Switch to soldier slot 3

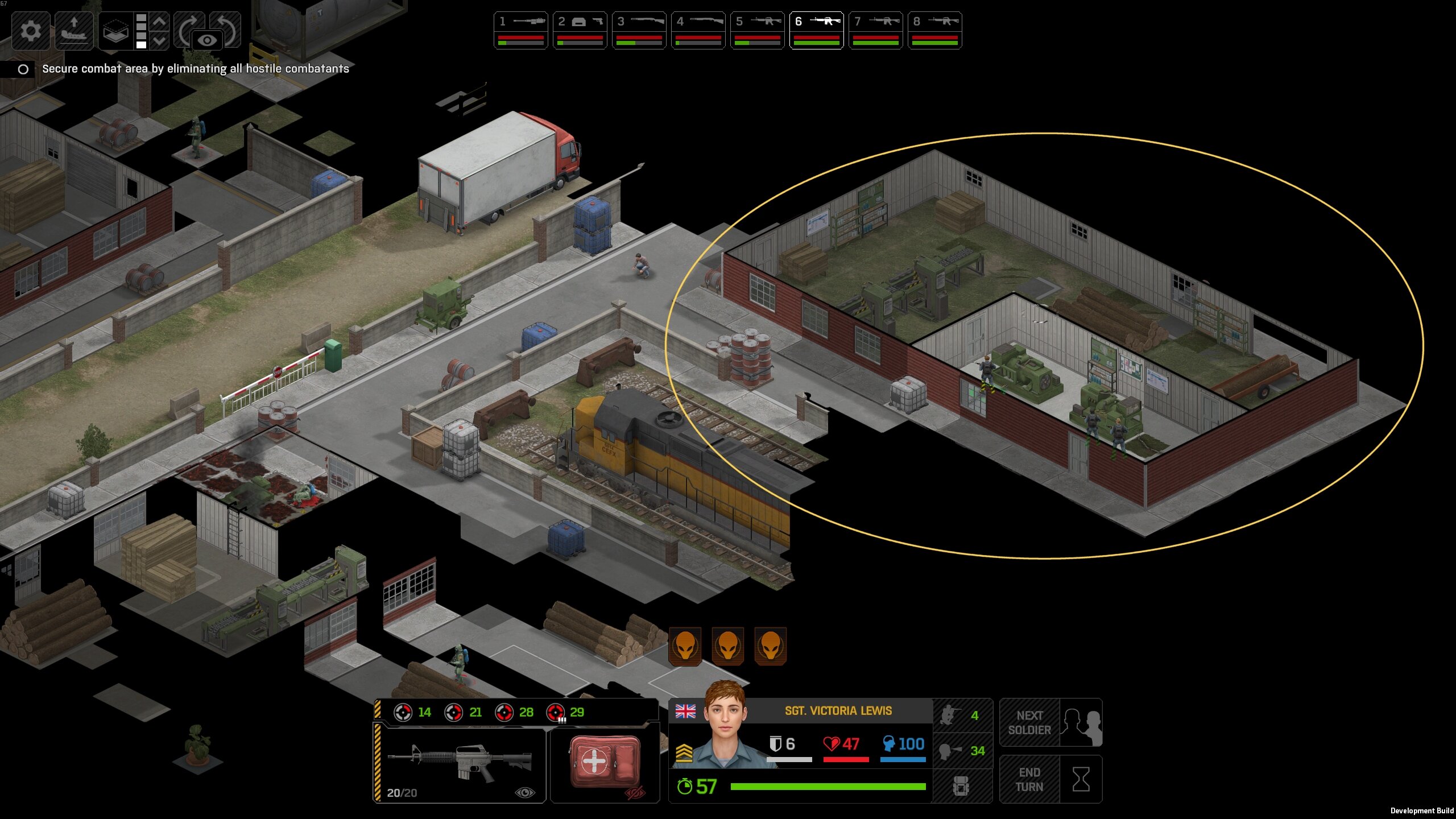[x=639, y=30]
